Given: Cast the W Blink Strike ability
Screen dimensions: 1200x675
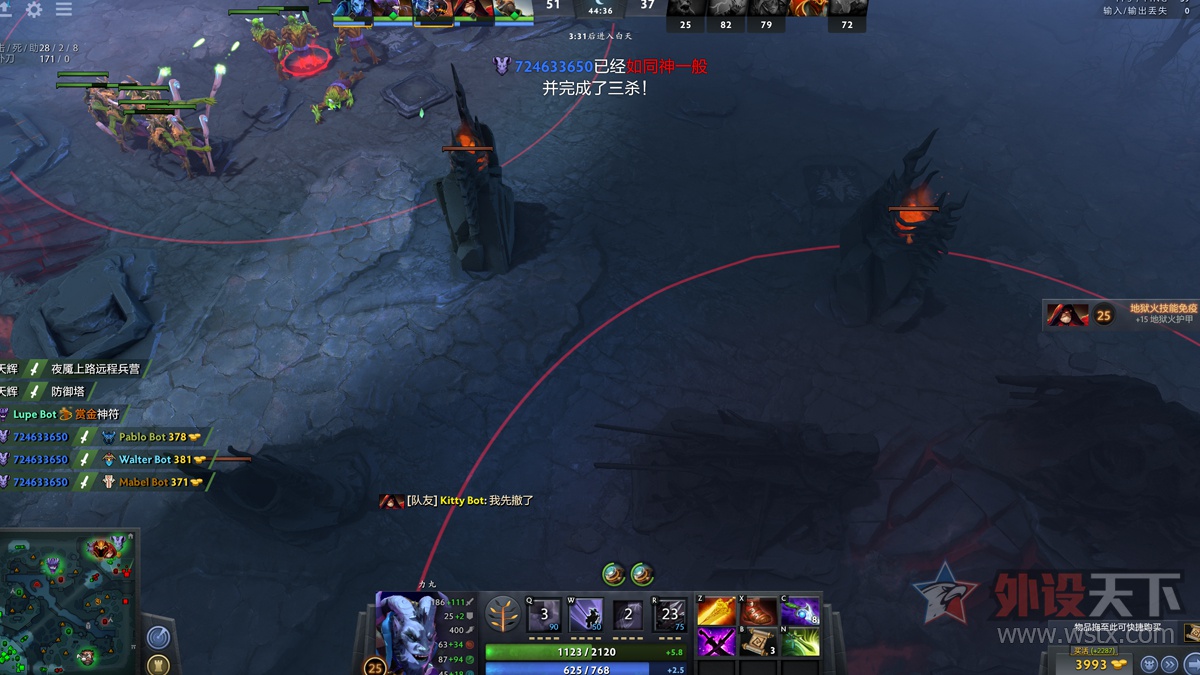Looking at the screenshot, I should click(x=586, y=614).
